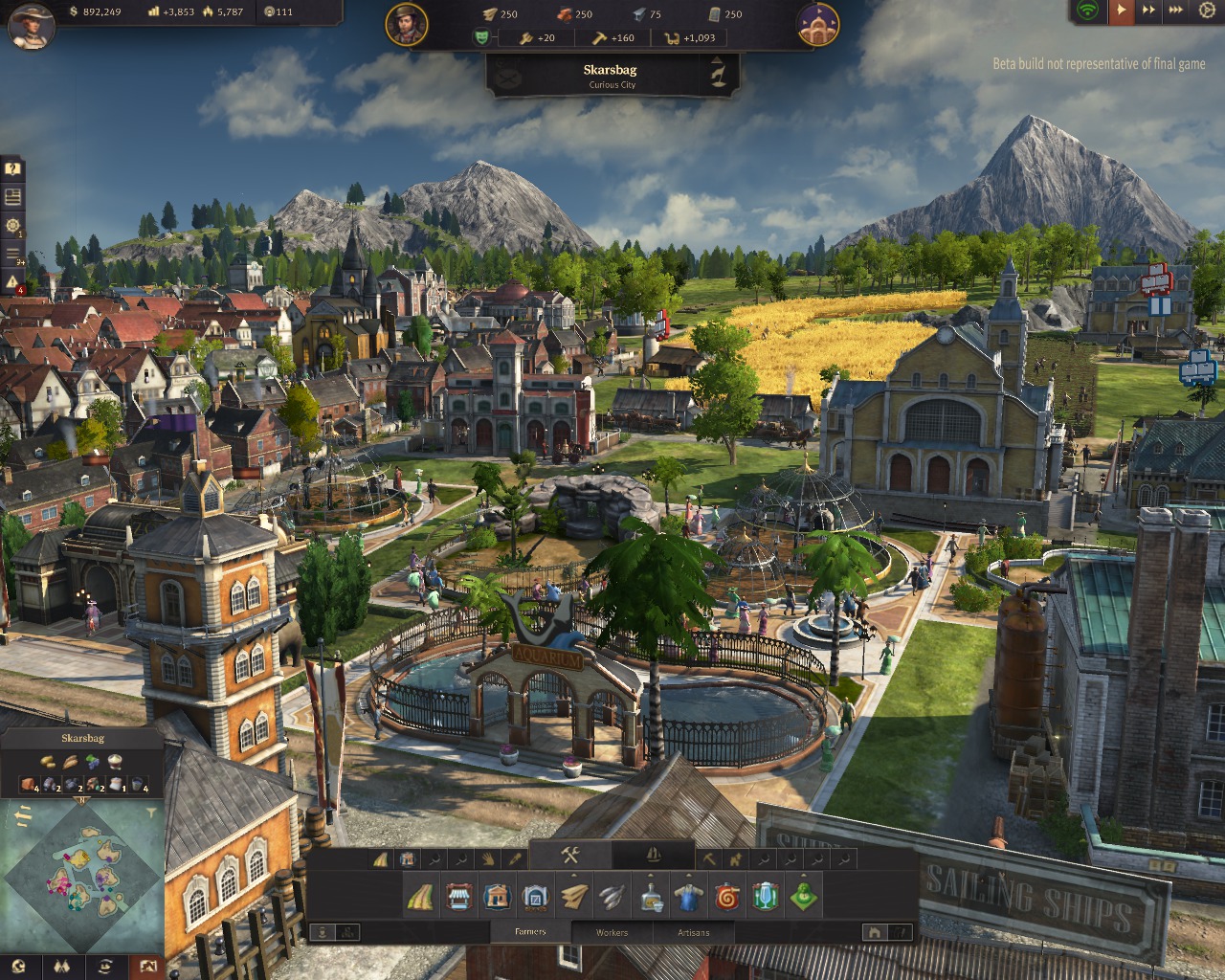Select the Farmers population tab

tap(530, 932)
